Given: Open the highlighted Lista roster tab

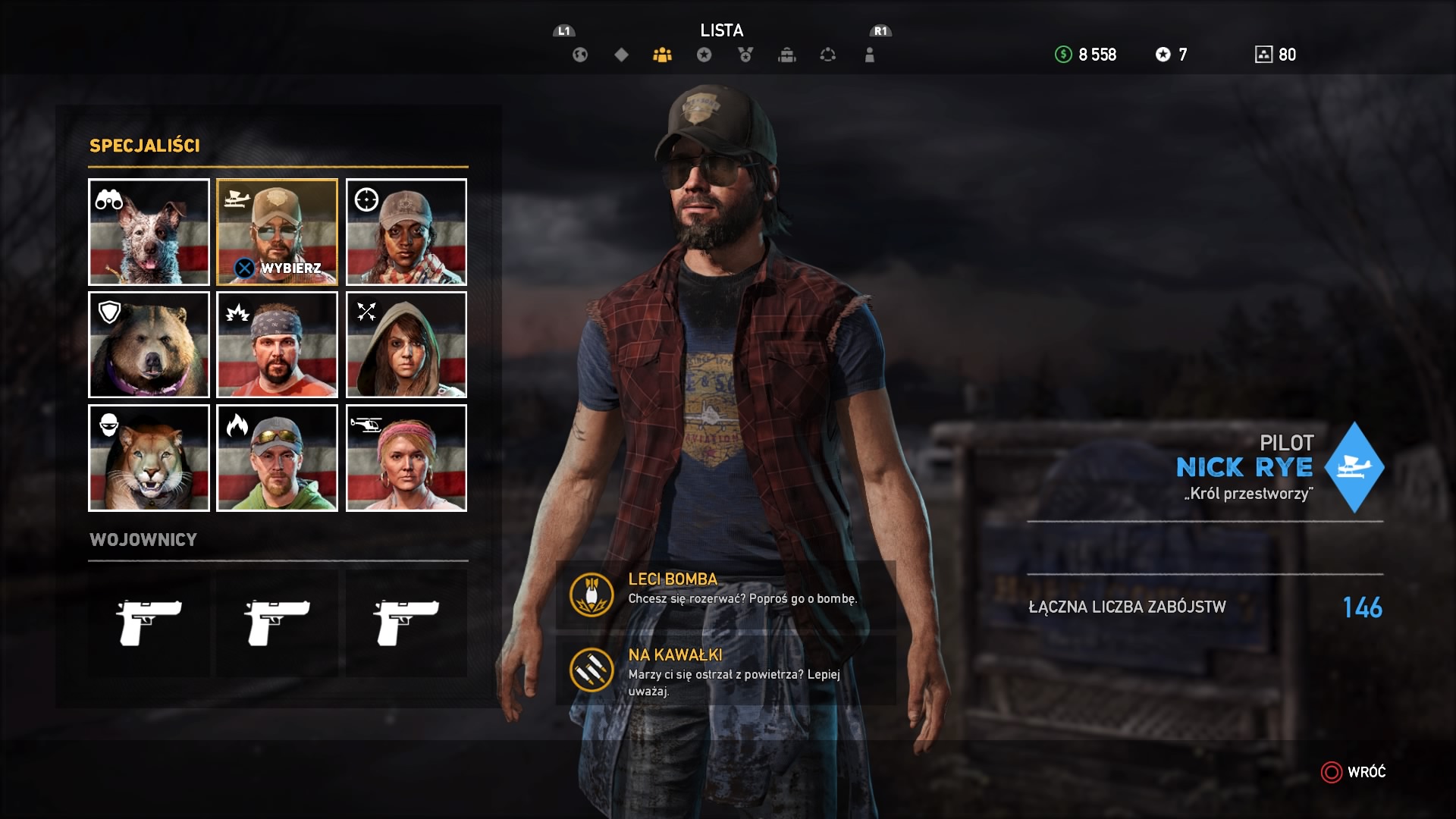Looking at the screenshot, I should coord(662,55).
